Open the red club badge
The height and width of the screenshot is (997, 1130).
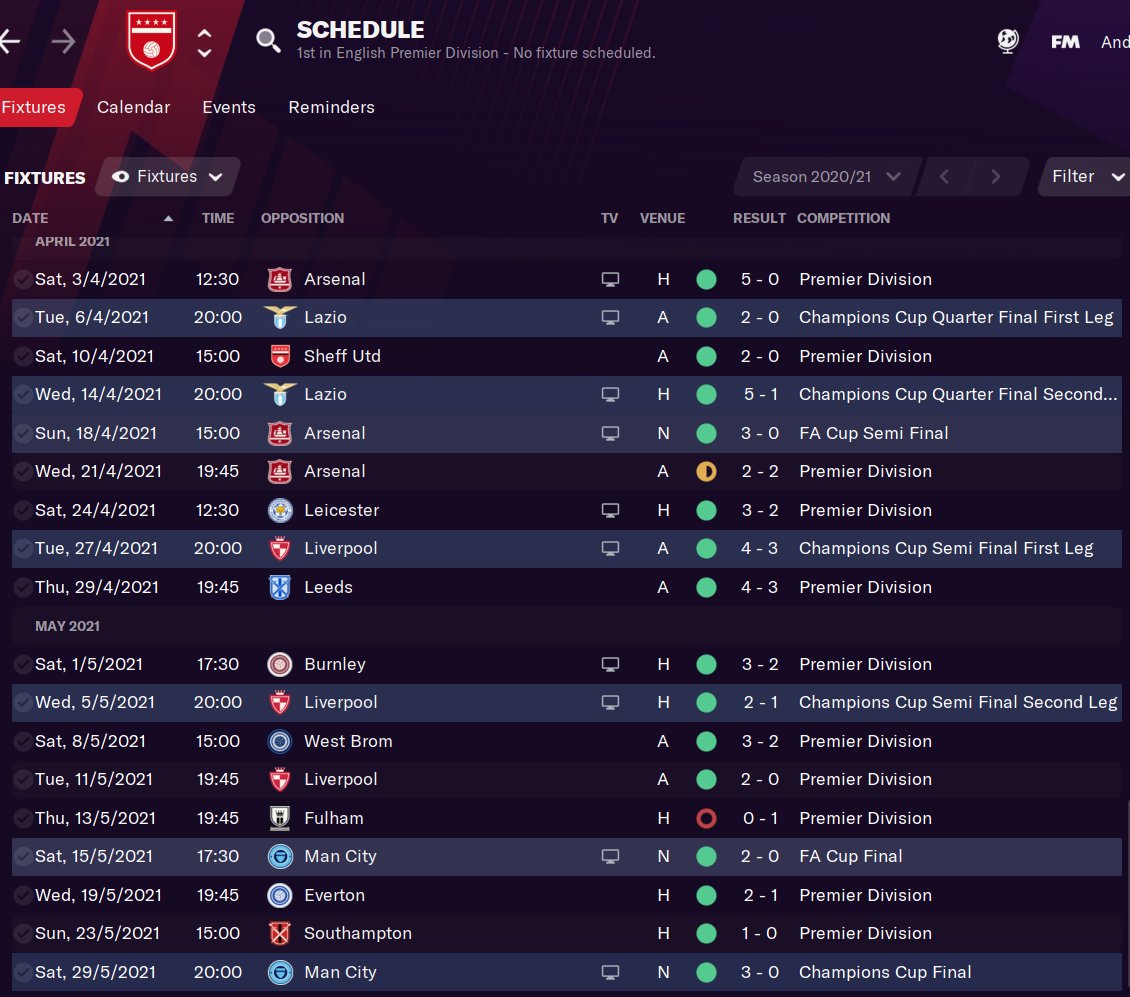152,41
